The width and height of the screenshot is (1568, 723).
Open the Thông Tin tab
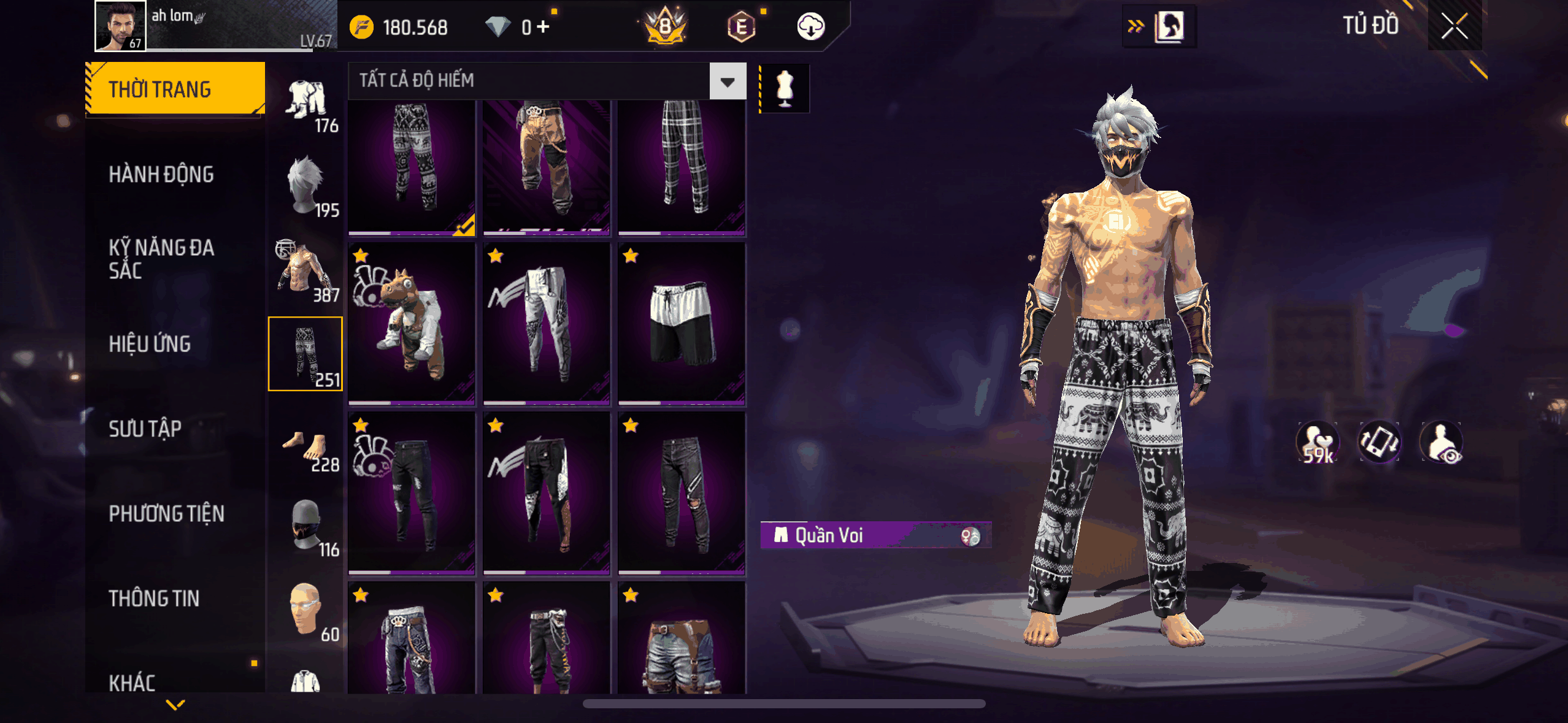[154, 599]
